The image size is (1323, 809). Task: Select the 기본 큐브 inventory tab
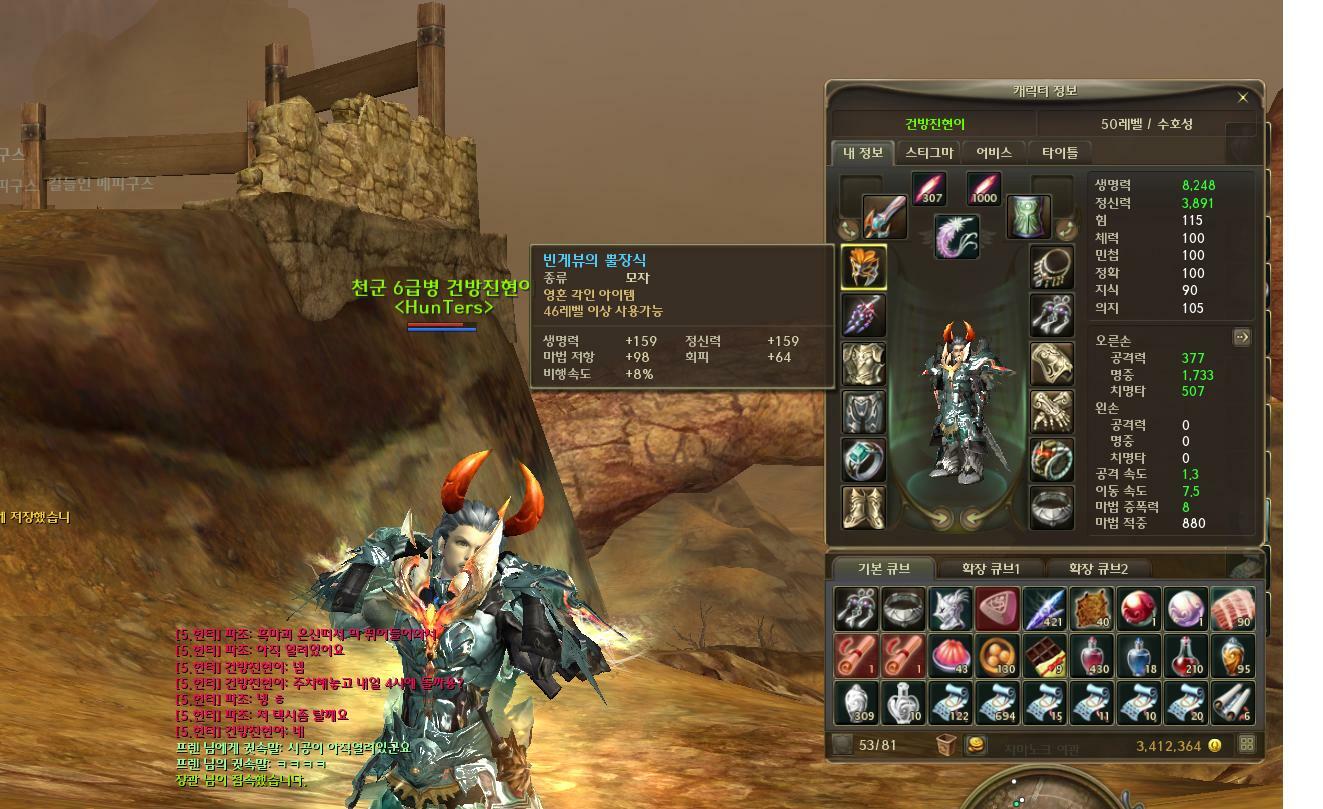[884, 569]
